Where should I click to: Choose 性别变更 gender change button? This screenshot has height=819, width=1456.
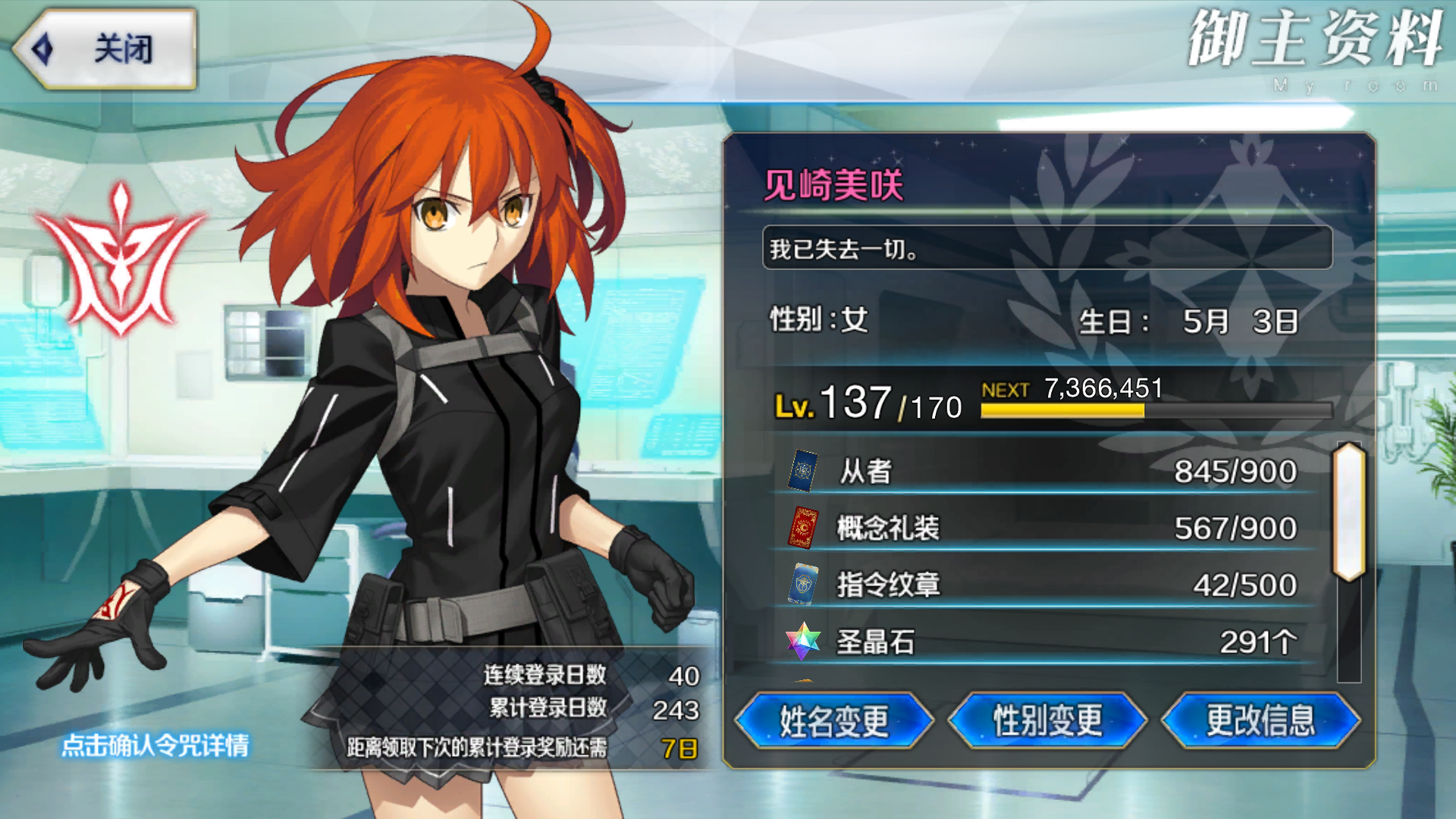(1047, 720)
